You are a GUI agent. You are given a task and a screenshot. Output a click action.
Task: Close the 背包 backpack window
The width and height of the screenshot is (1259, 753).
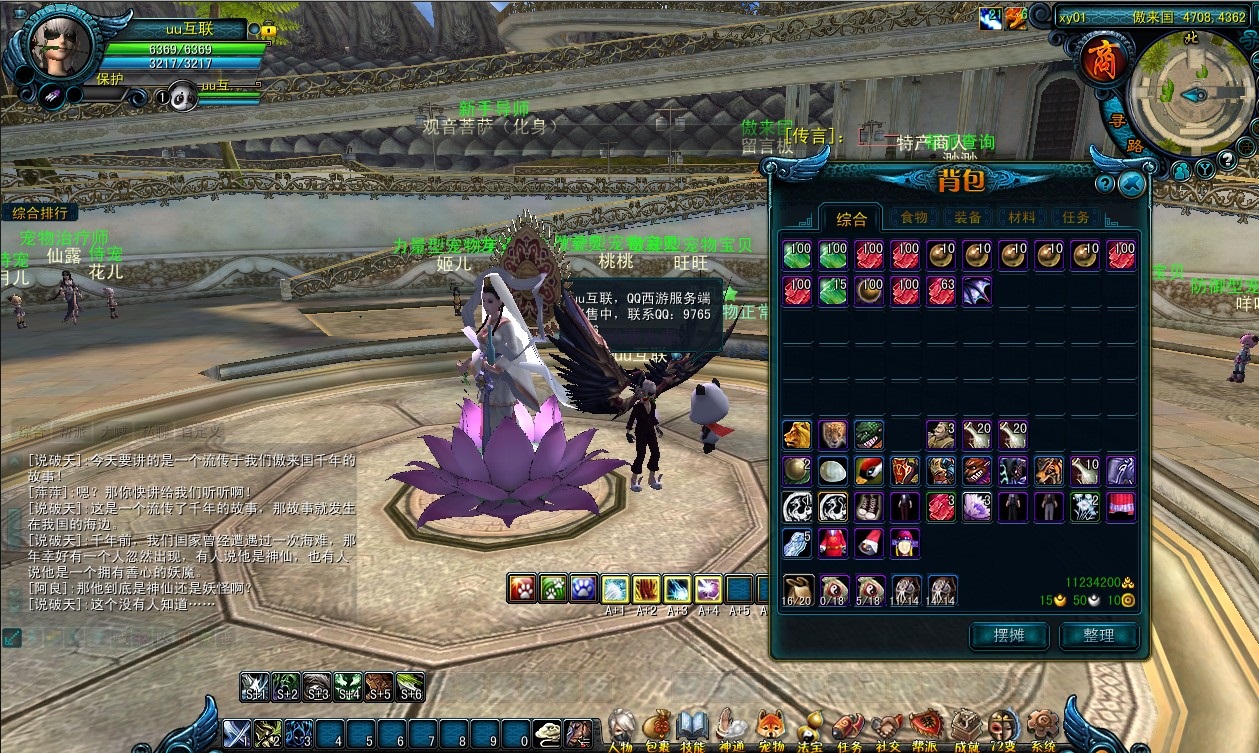point(1131,183)
